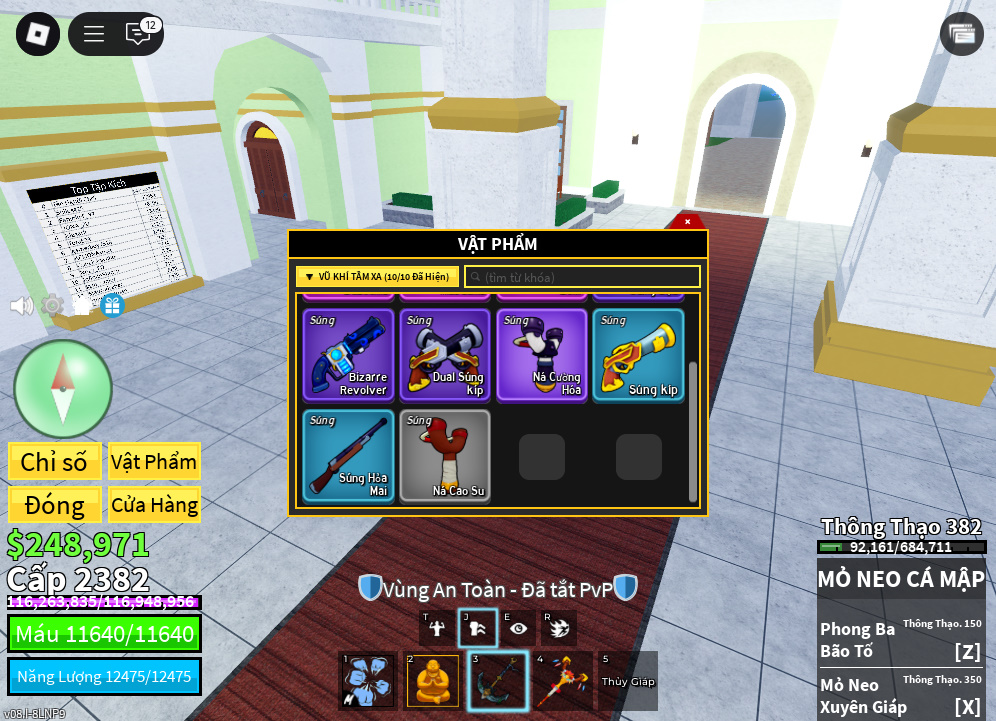
Task: Pick the Súng Kíp flintlock slot
Action: (x=639, y=355)
